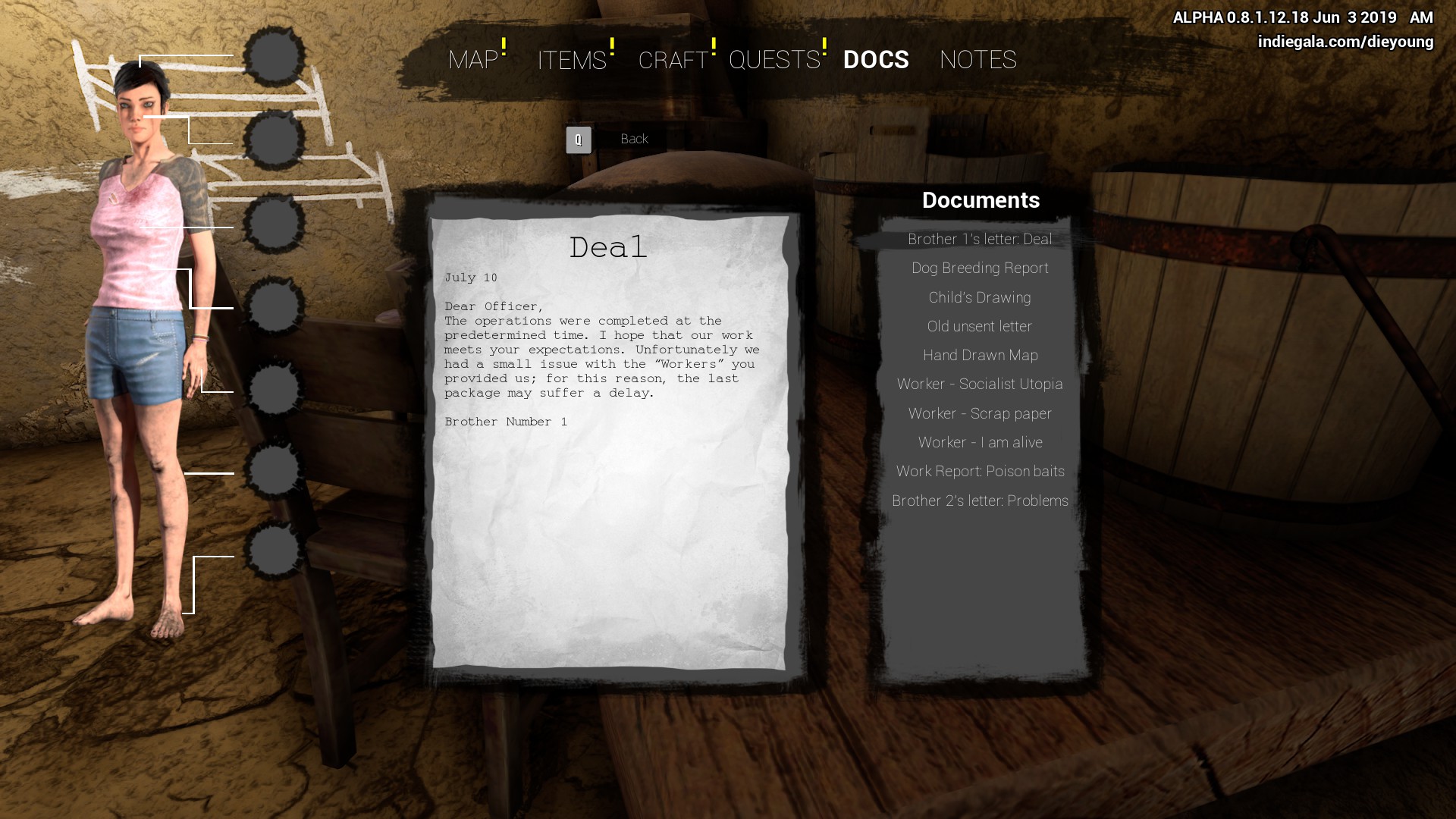Open the NOTES tab
The height and width of the screenshot is (819, 1456).
click(x=977, y=60)
